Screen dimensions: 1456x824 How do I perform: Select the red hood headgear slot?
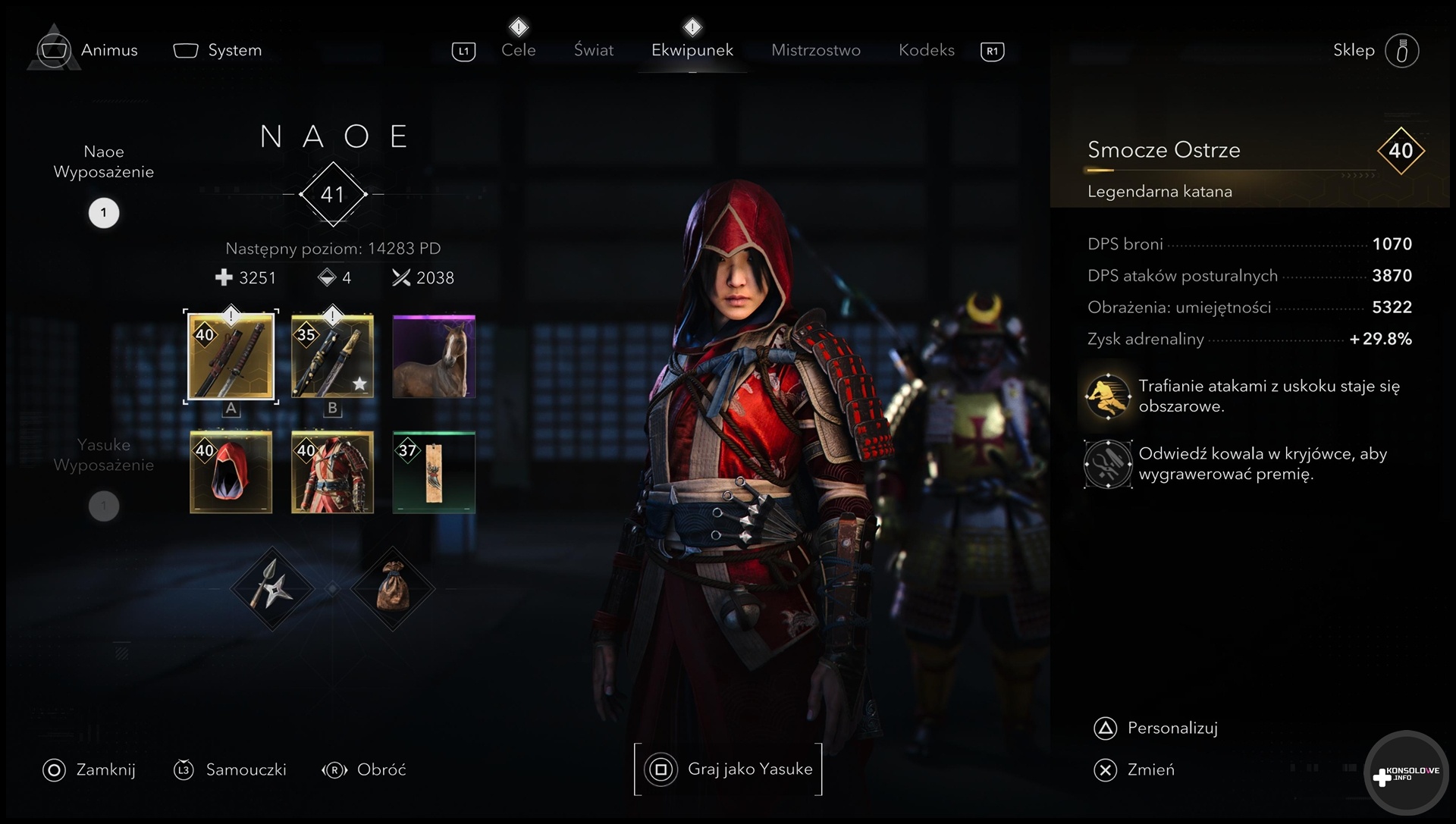point(231,472)
